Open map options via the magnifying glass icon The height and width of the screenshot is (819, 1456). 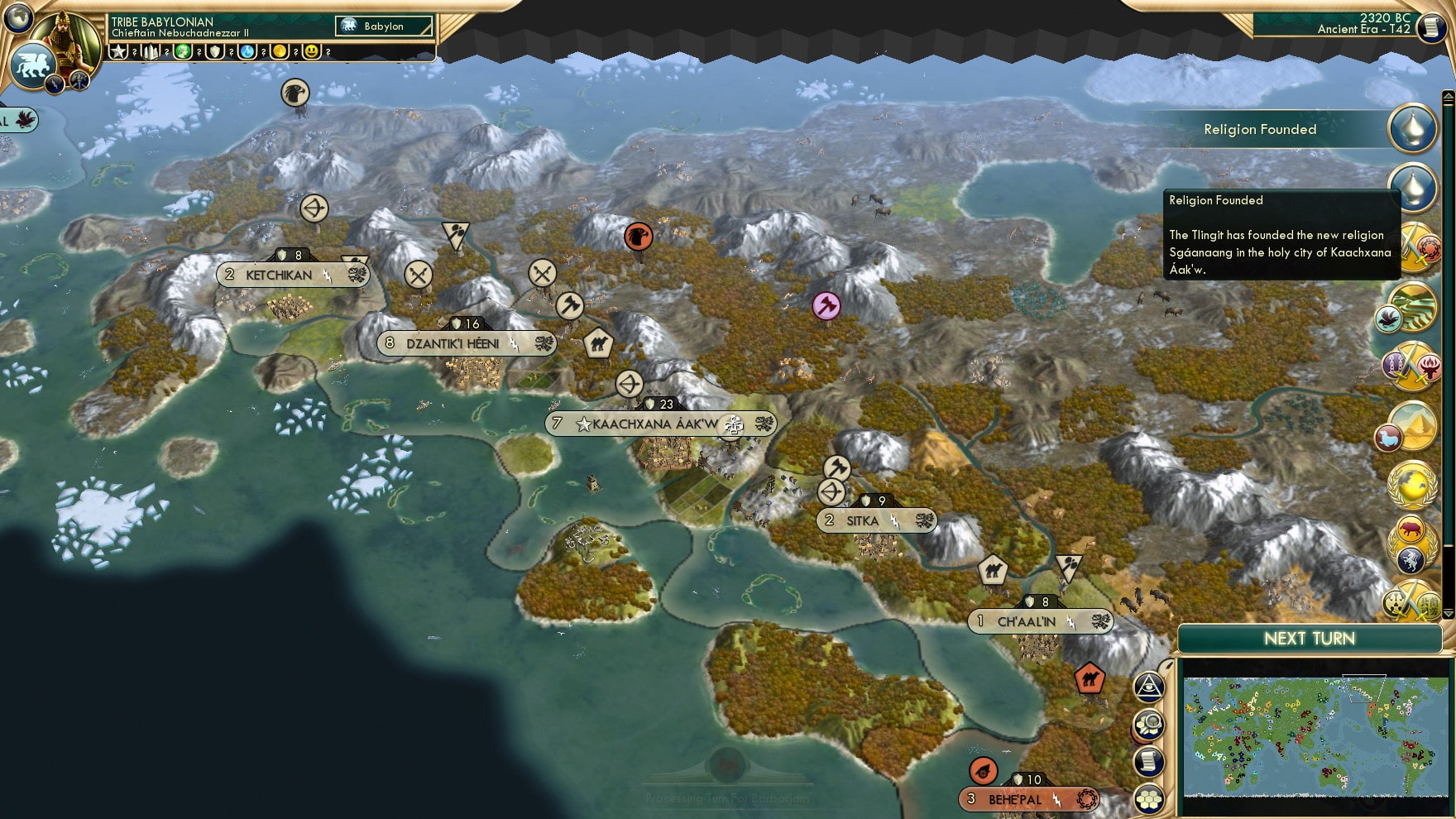click(x=1150, y=725)
